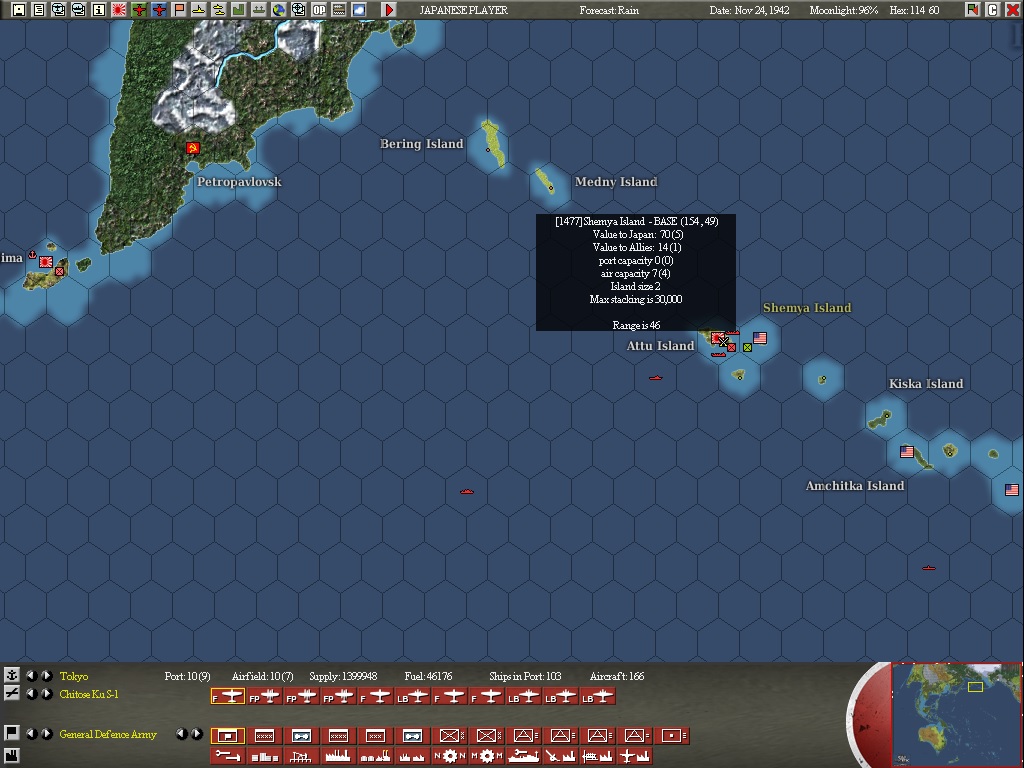The image size is (1024, 768).
Task: Select the globe icon in the top toolbar
Action: point(278,10)
